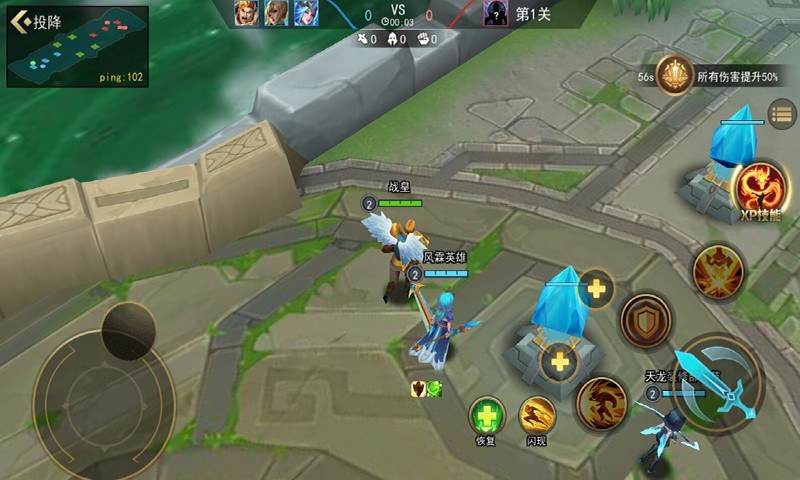Trigger the XP技能 dragon skill
The width and height of the screenshot is (800, 480).
(x=757, y=187)
